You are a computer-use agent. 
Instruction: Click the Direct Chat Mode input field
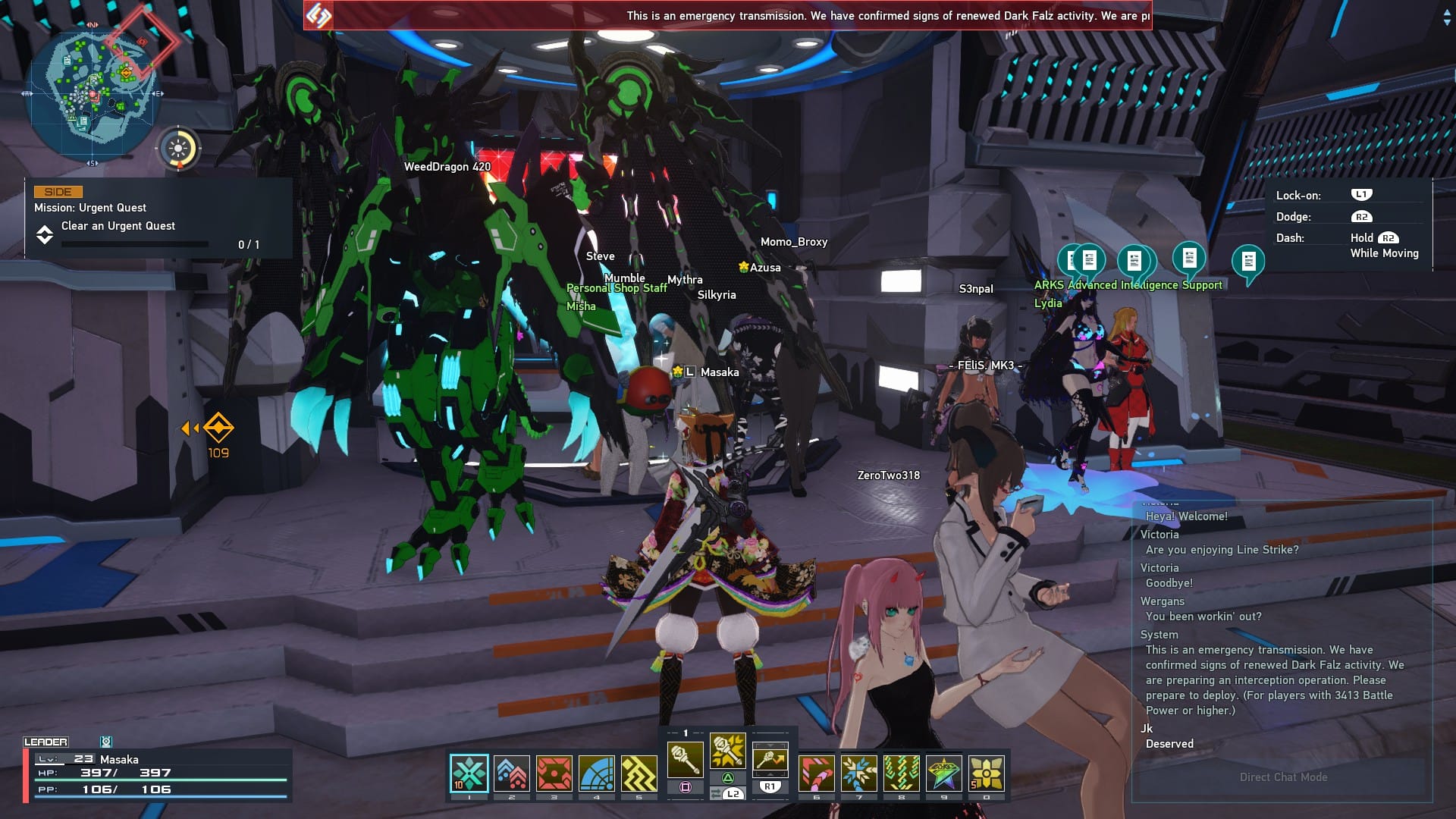point(1283,777)
